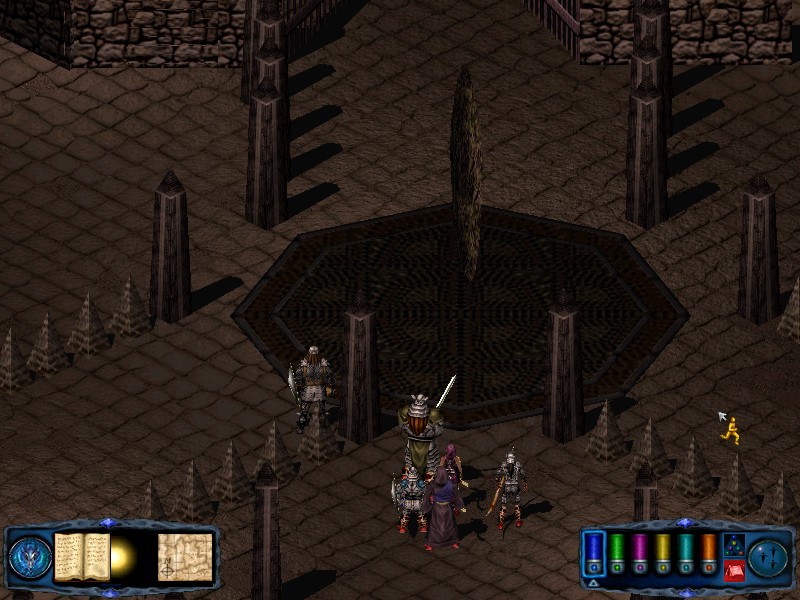Screen dimensions: 800x600
Task: Click the top gem on the party panel
Action: click(684, 523)
